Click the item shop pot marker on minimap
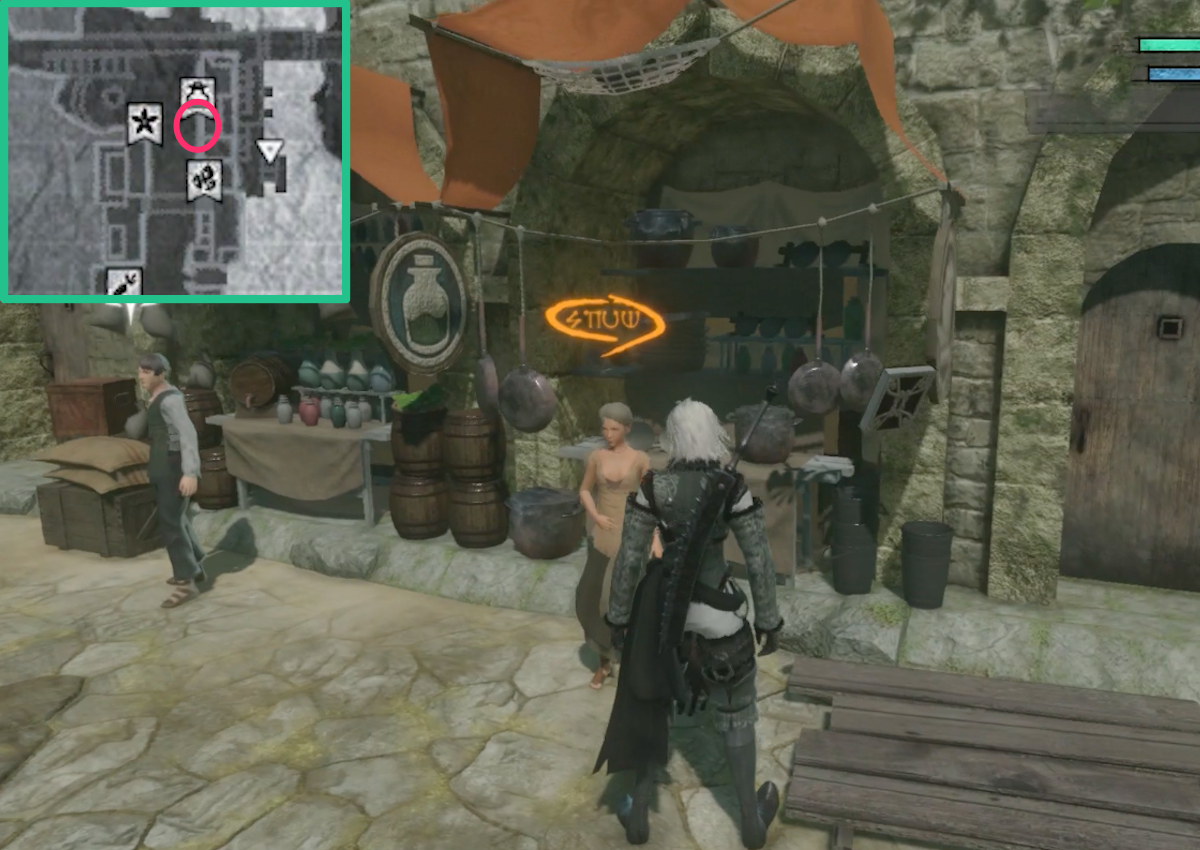1200x850 pixels. [197, 91]
